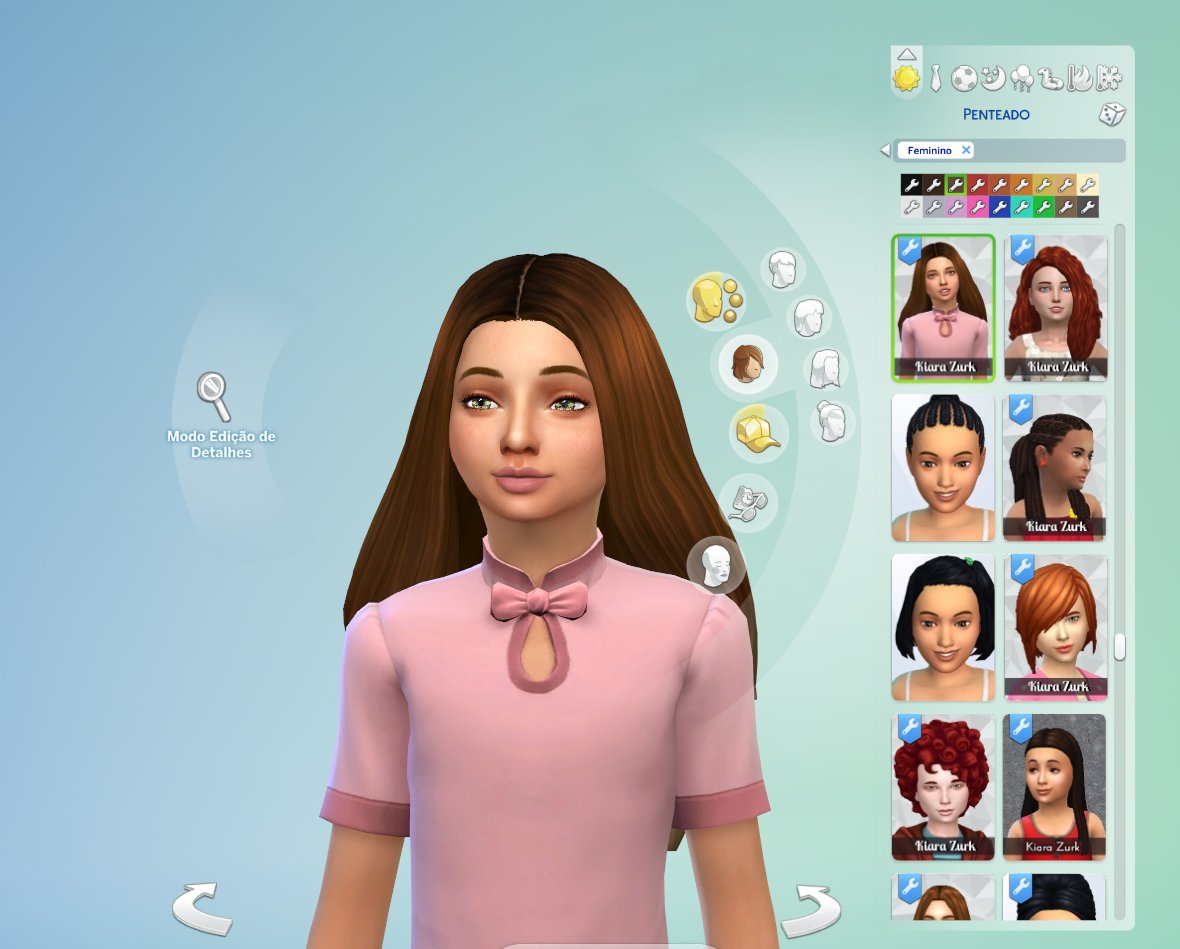Select the red curly hairstyle thumbnail

pos(1055,307)
